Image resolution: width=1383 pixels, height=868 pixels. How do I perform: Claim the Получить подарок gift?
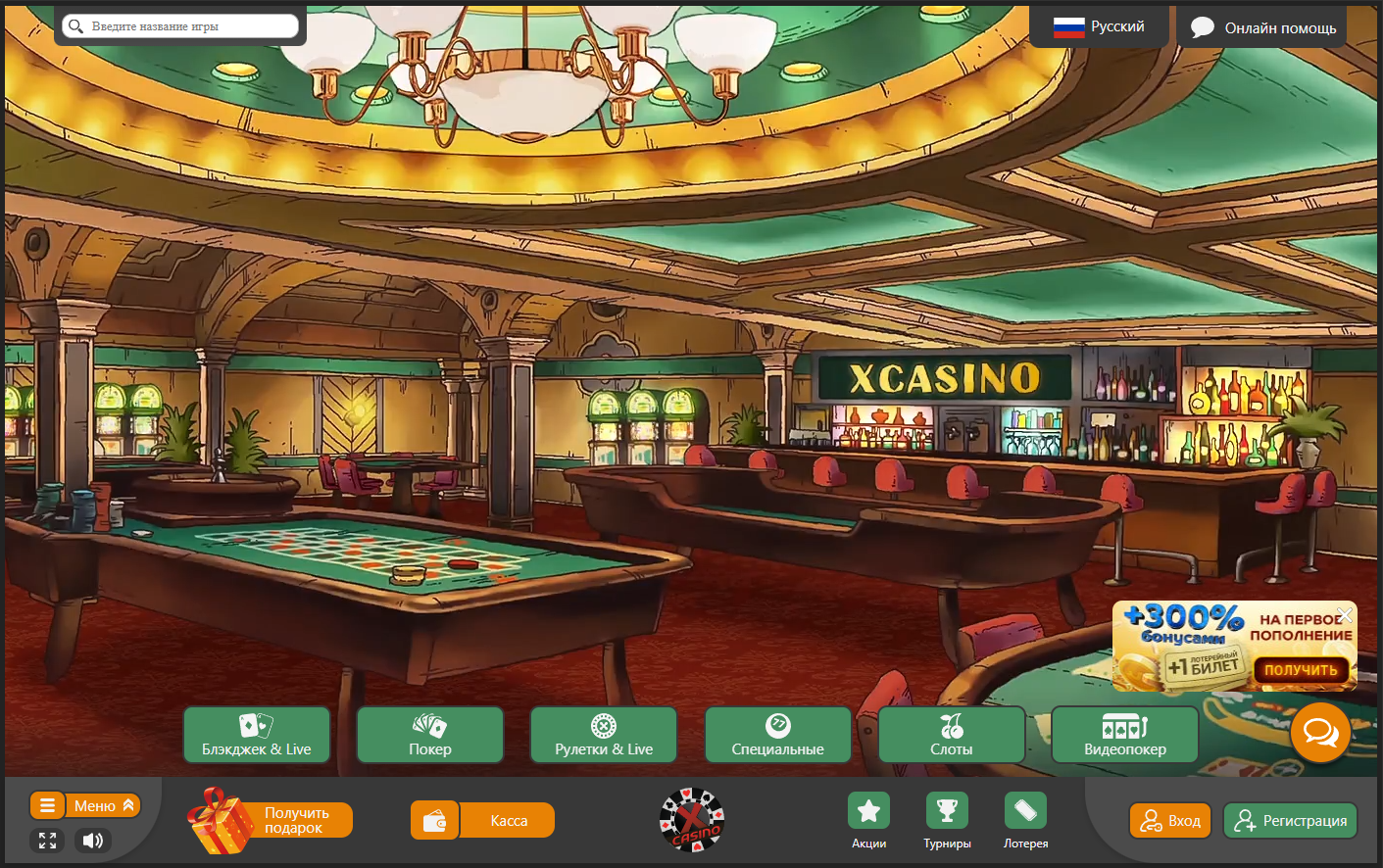click(271, 821)
